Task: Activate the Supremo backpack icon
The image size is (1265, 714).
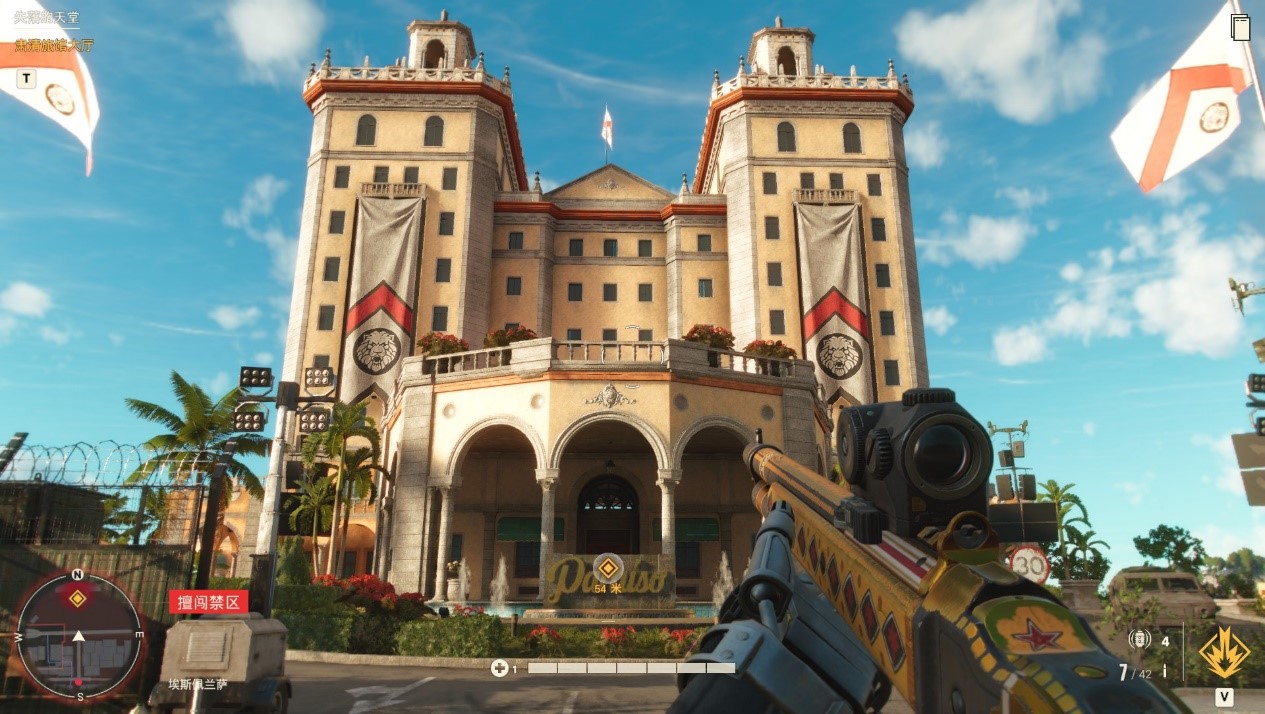Action: [x=1224, y=654]
